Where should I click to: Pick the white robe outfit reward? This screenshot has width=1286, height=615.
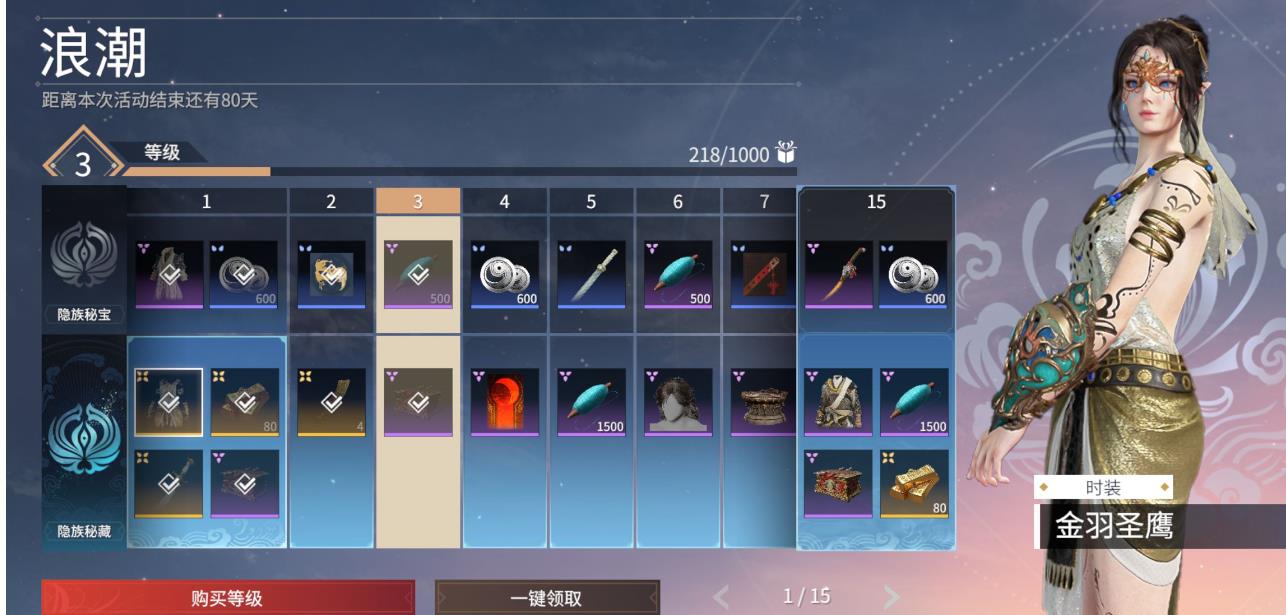(x=839, y=402)
